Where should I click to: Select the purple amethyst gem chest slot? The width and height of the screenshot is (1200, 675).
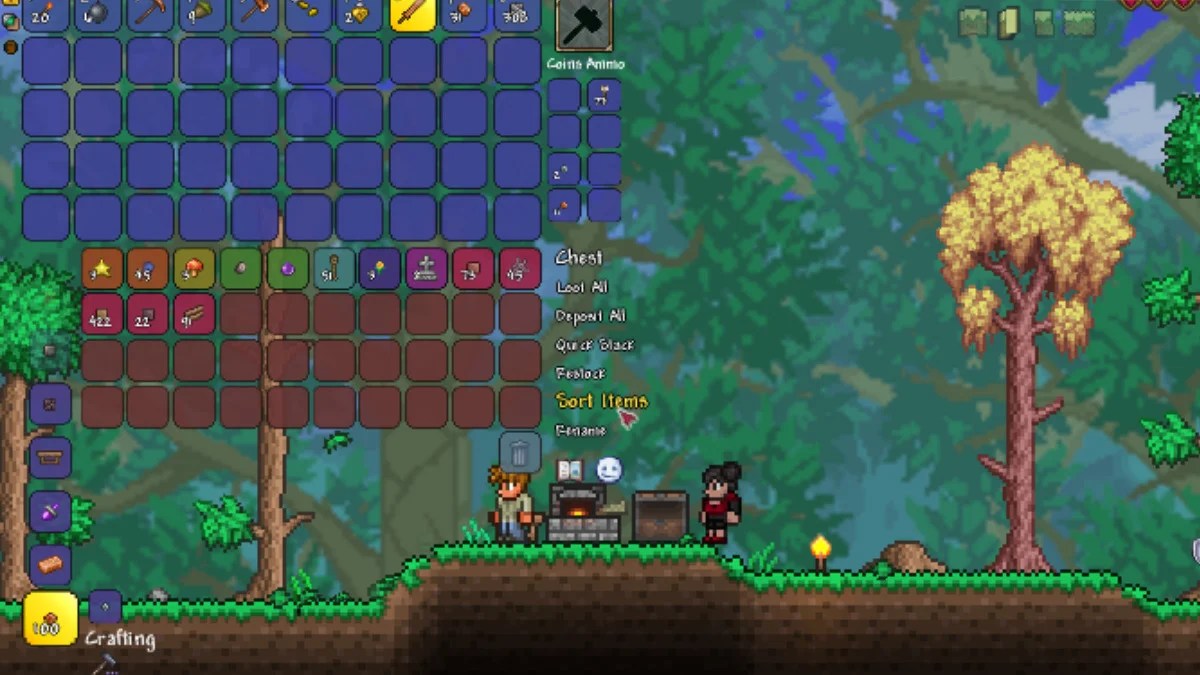(x=287, y=269)
